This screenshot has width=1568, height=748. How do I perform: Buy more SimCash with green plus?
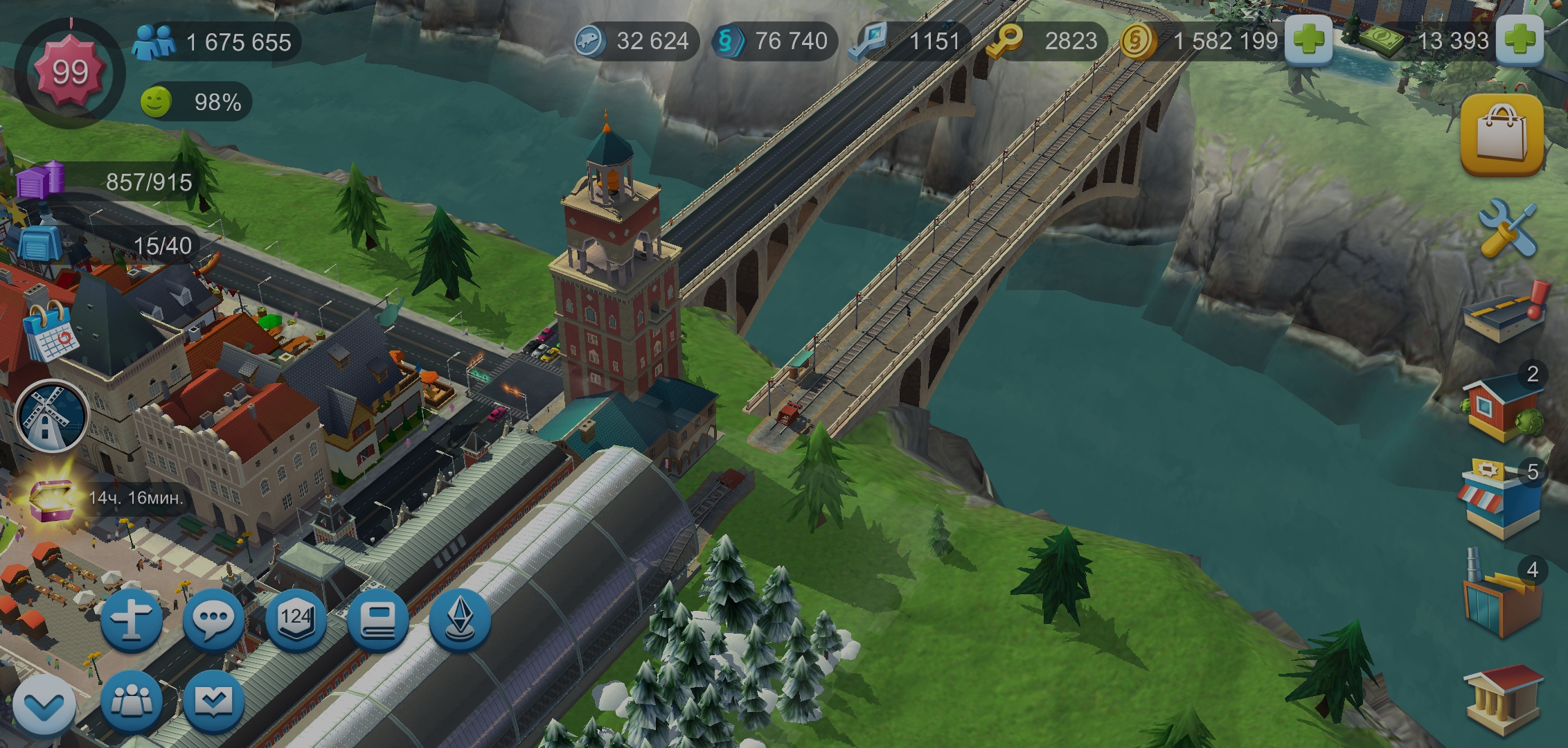coord(1520,42)
